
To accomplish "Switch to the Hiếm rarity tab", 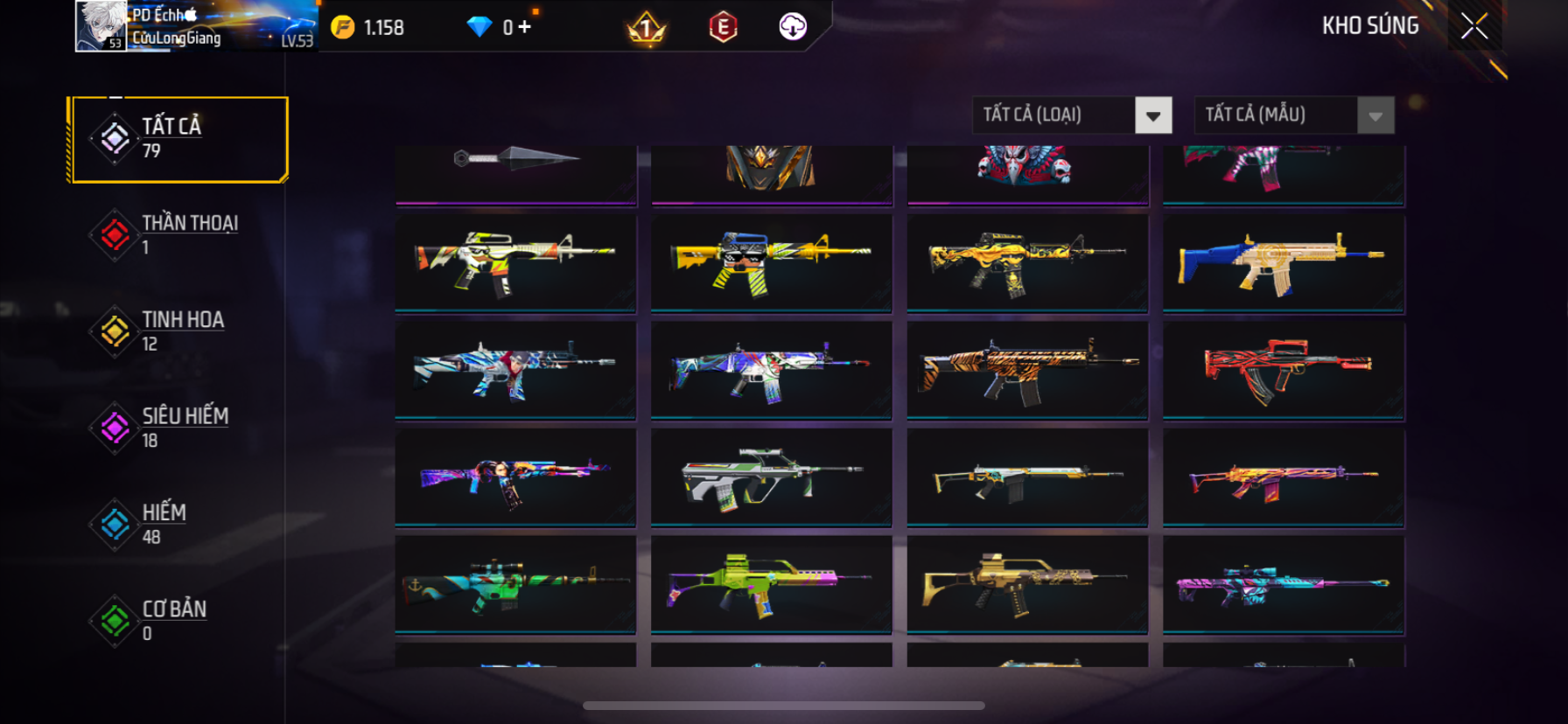I will click(178, 524).
